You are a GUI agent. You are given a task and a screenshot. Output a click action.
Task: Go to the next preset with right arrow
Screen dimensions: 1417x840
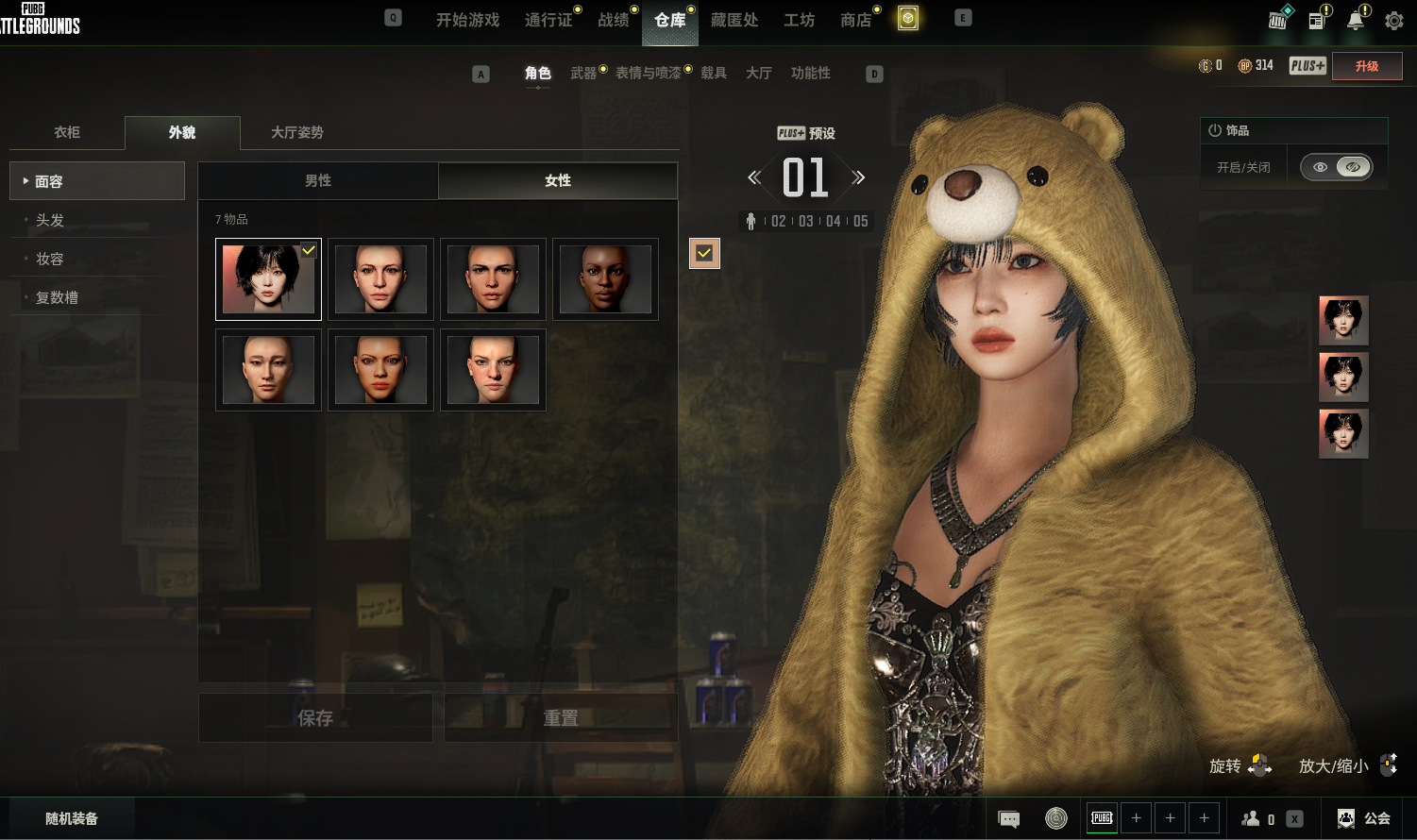coord(858,177)
